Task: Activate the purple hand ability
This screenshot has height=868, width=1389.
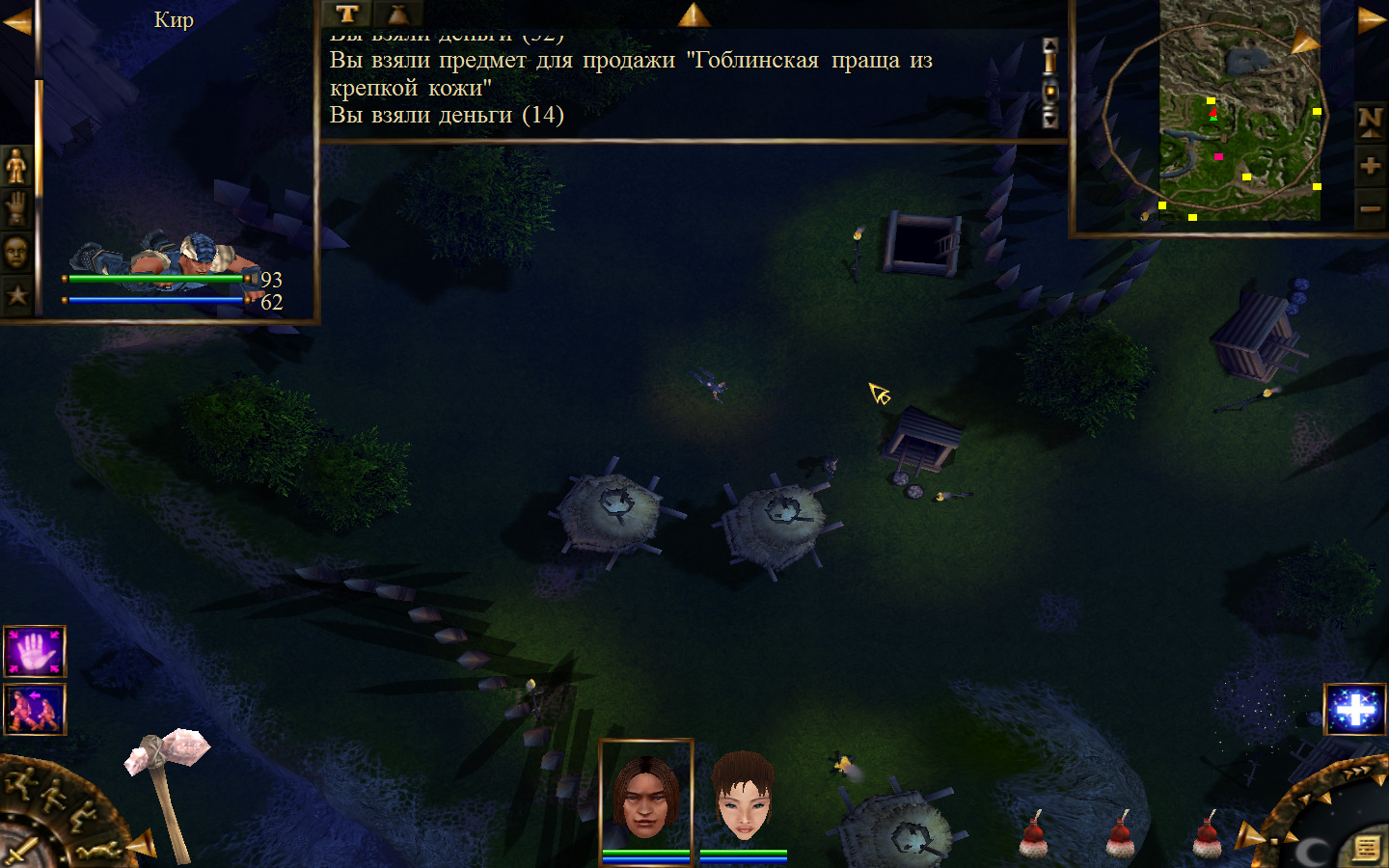Action: [35, 652]
